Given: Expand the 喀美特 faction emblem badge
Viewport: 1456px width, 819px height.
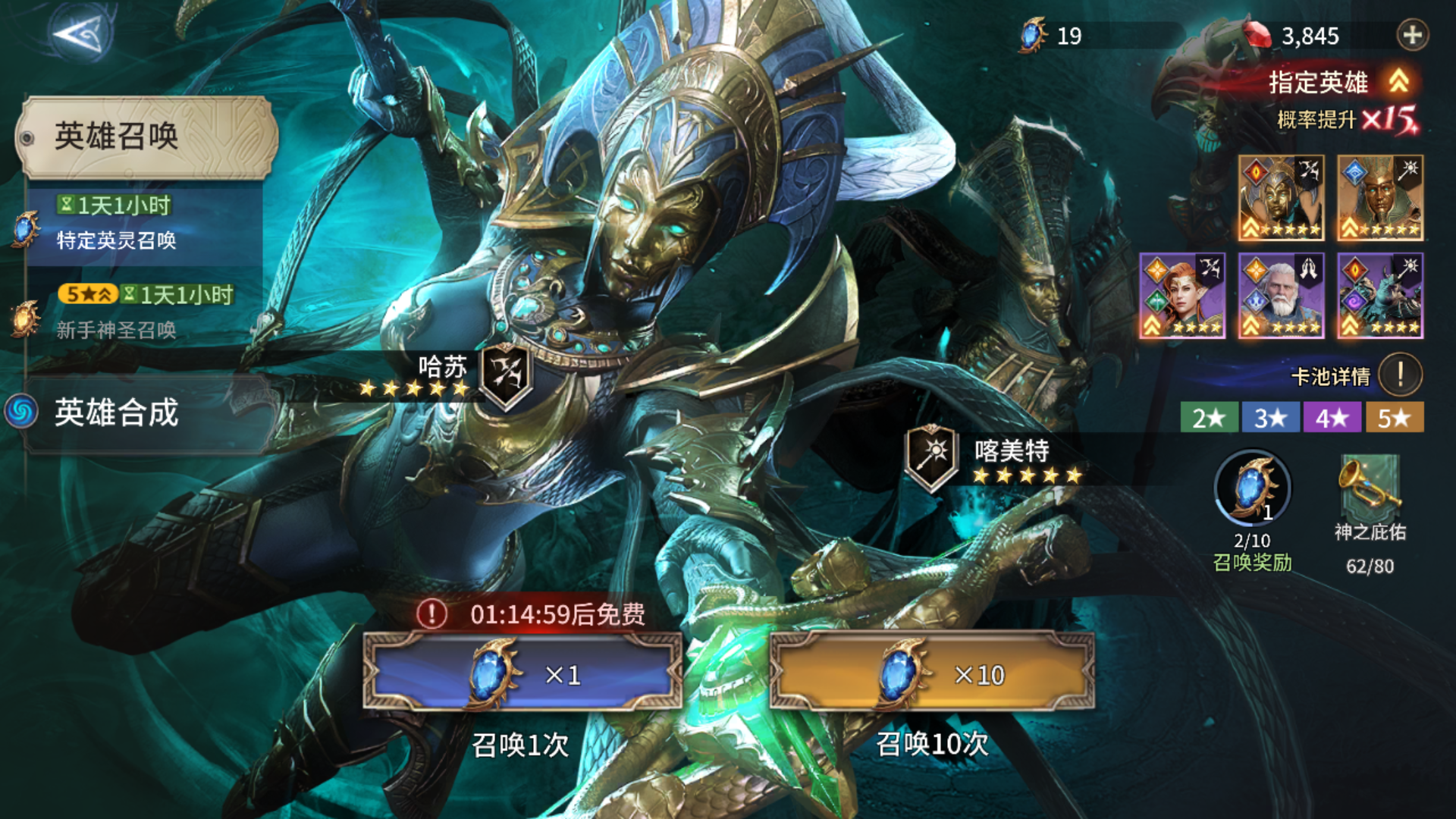Looking at the screenshot, I should point(934,454).
